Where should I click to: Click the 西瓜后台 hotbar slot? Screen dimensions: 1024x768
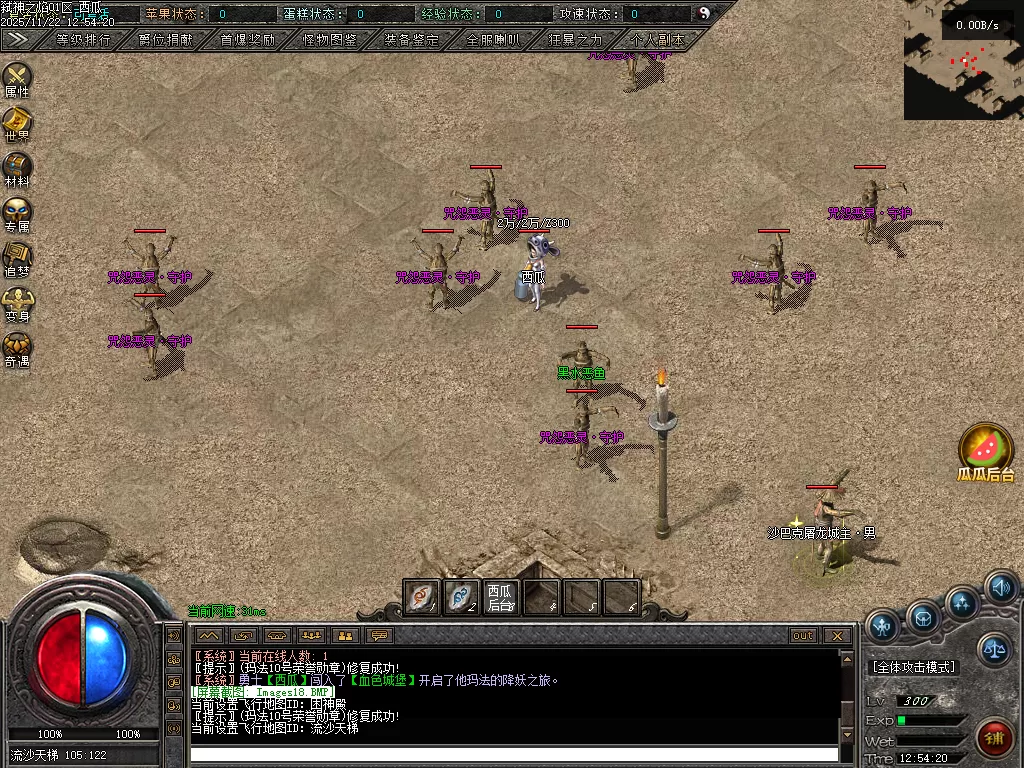click(500, 597)
